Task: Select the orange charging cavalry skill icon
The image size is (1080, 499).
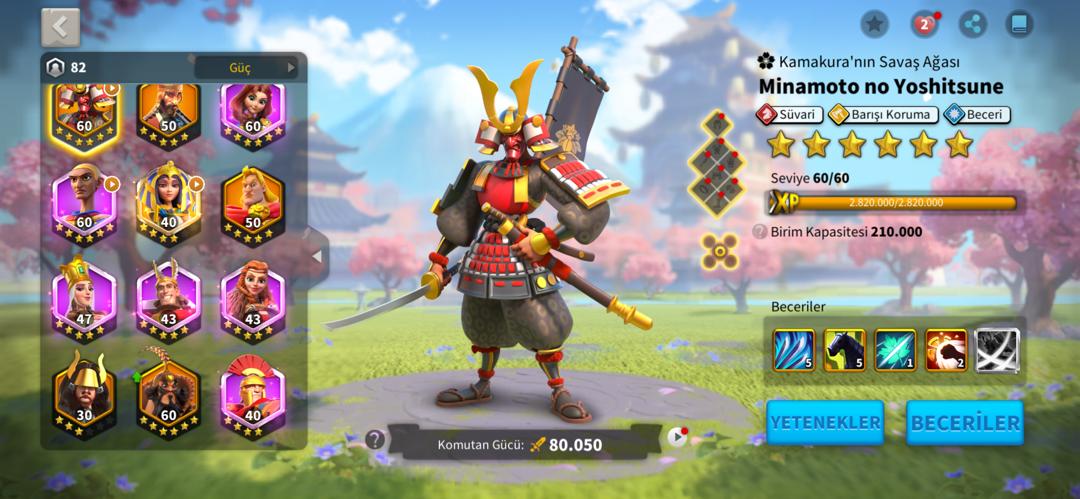Action: [x=946, y=350]
